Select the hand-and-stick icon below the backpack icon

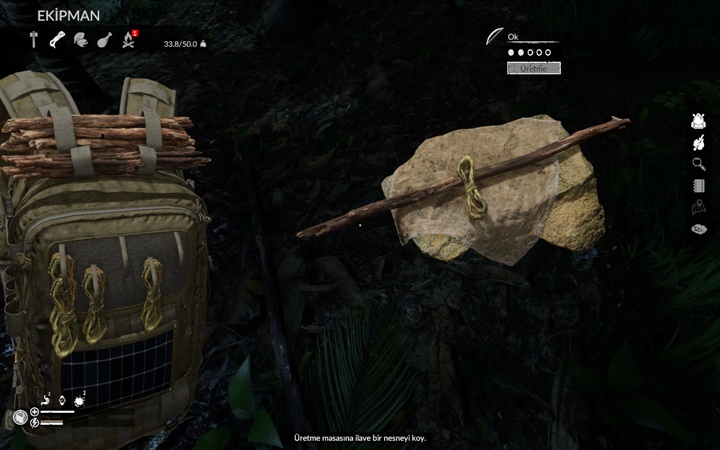[699, 144]
